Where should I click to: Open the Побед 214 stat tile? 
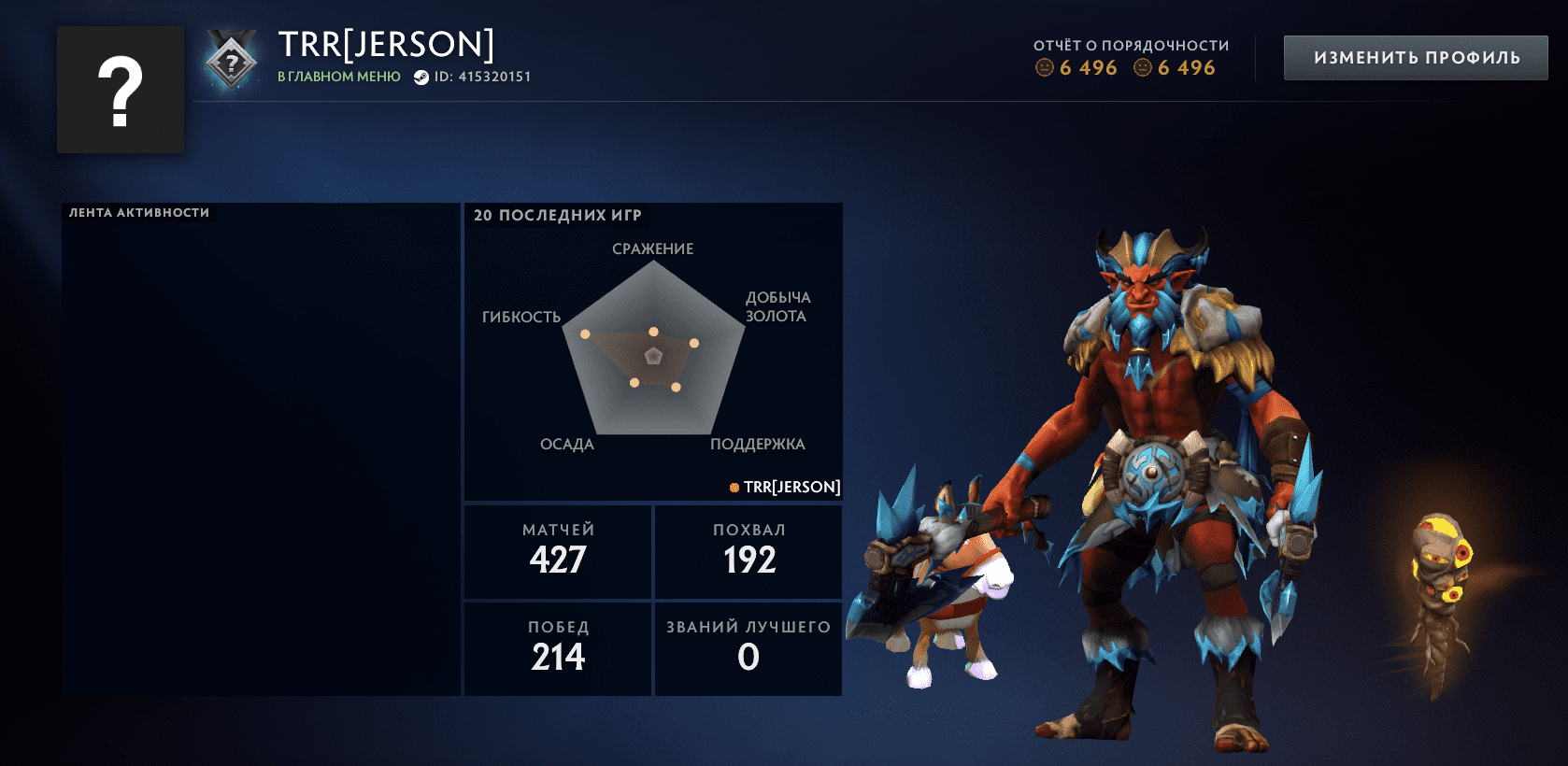point(558,648)
